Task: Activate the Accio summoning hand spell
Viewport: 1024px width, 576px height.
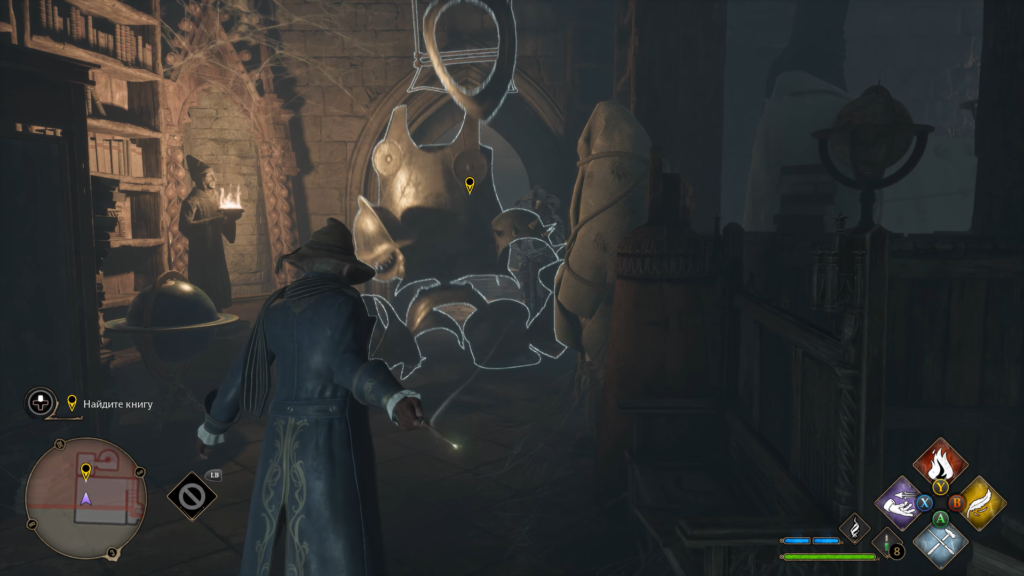Action: pos(899,502)
